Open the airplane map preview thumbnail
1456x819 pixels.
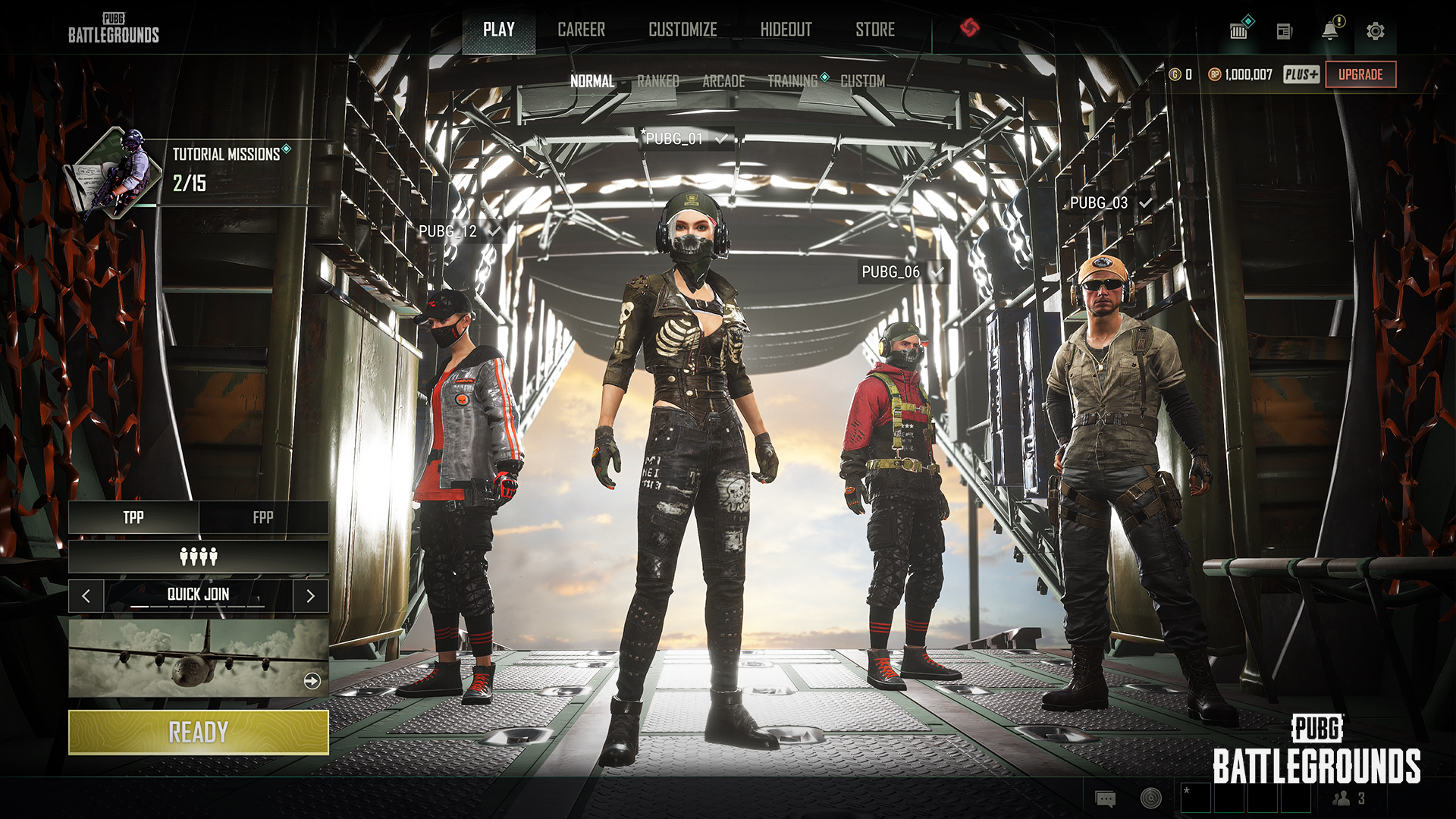[199, 658]
